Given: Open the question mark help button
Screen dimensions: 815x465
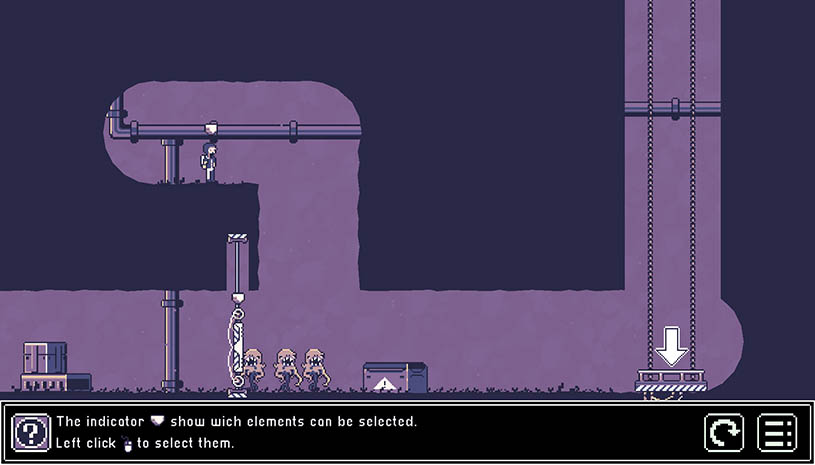Looking at the screenshot, I should 31,433.
